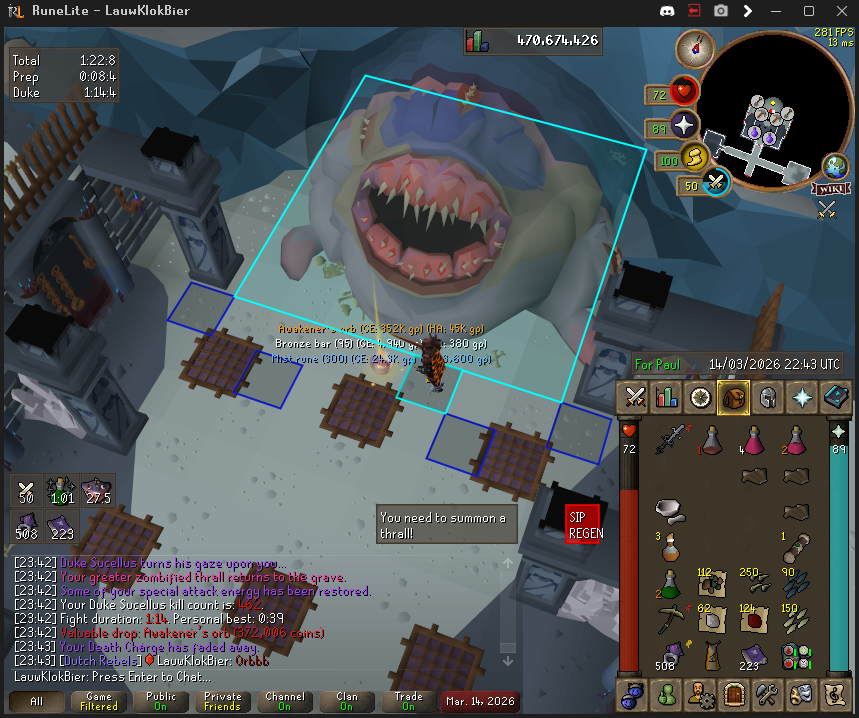Toggle run with the boot energy orb
The width and height of the screenshot is (859, 718).
point(691,156)
